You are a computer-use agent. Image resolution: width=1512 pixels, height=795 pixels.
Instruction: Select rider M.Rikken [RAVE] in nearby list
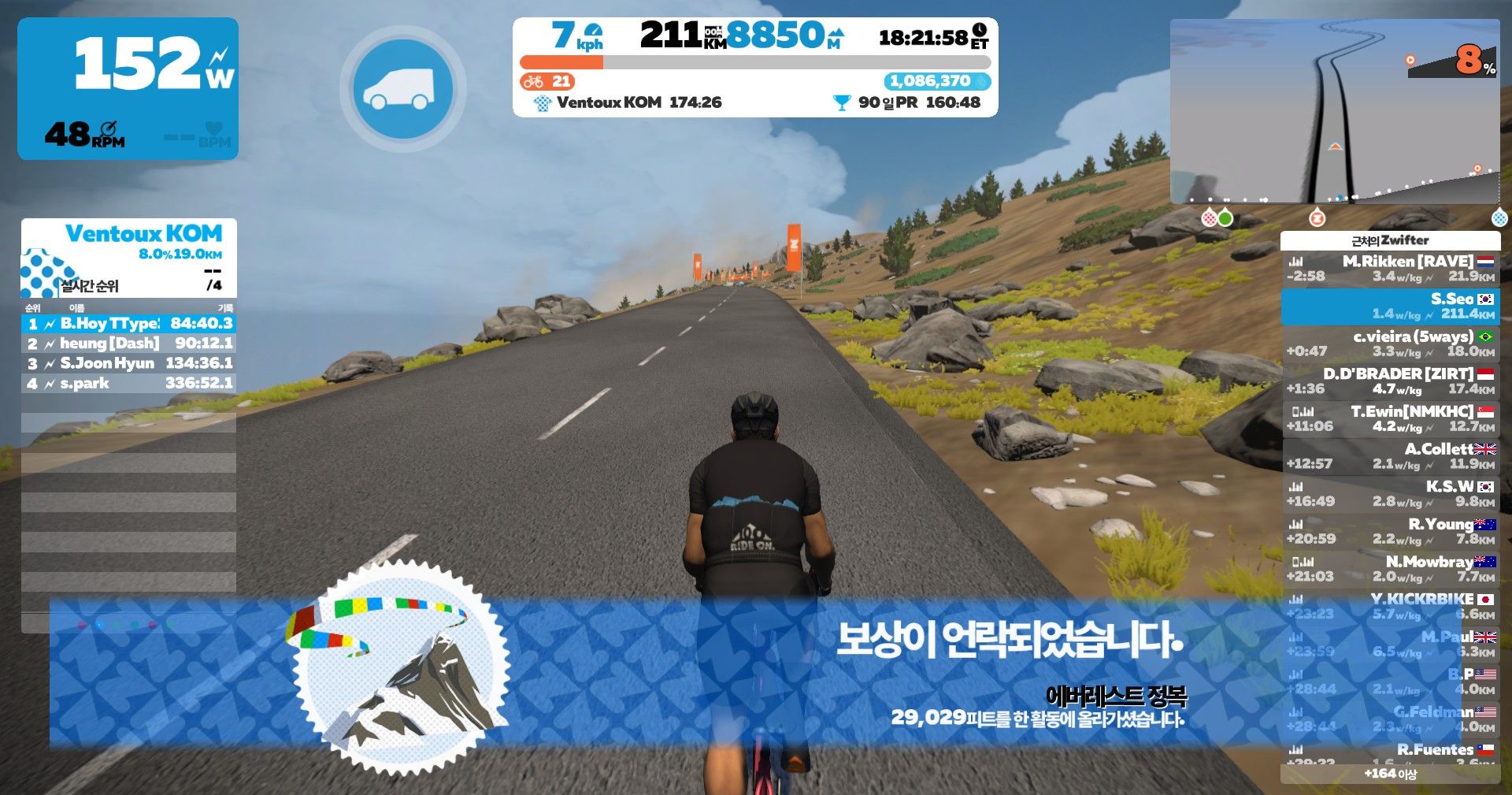pos(1391,269)
